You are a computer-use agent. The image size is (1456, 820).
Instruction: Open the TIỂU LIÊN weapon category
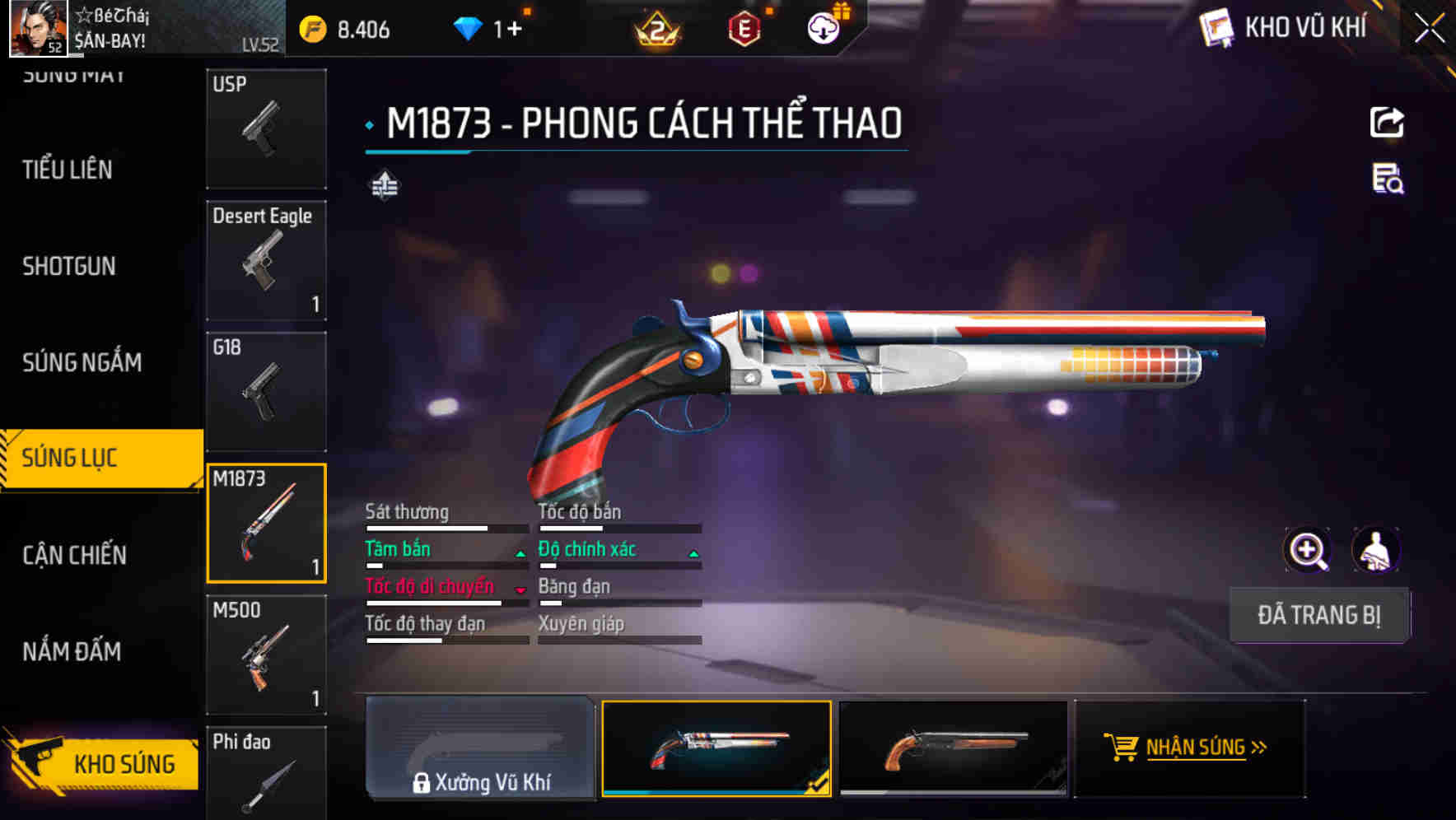[68, 170]
